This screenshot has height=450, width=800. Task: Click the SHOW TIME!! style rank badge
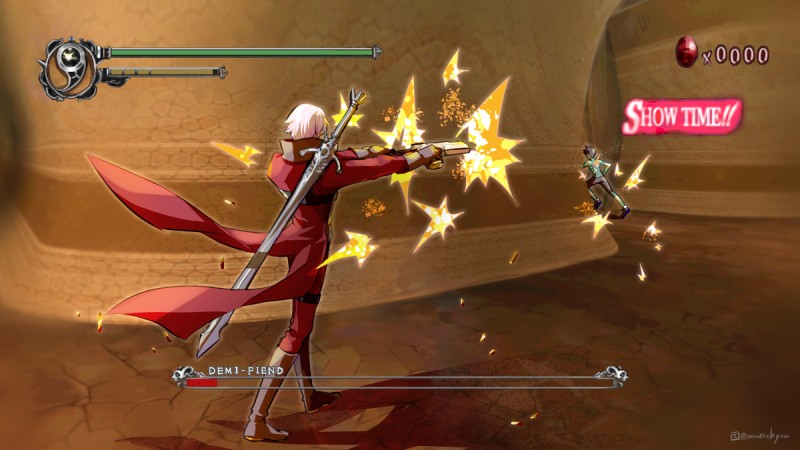[x=681, y=116]
